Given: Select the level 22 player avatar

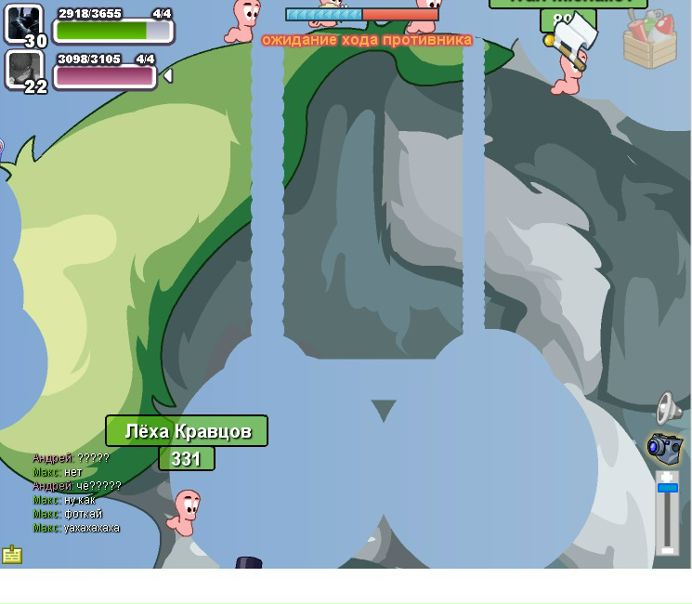Looking at the screenshot, I should (x=23, y=70).
